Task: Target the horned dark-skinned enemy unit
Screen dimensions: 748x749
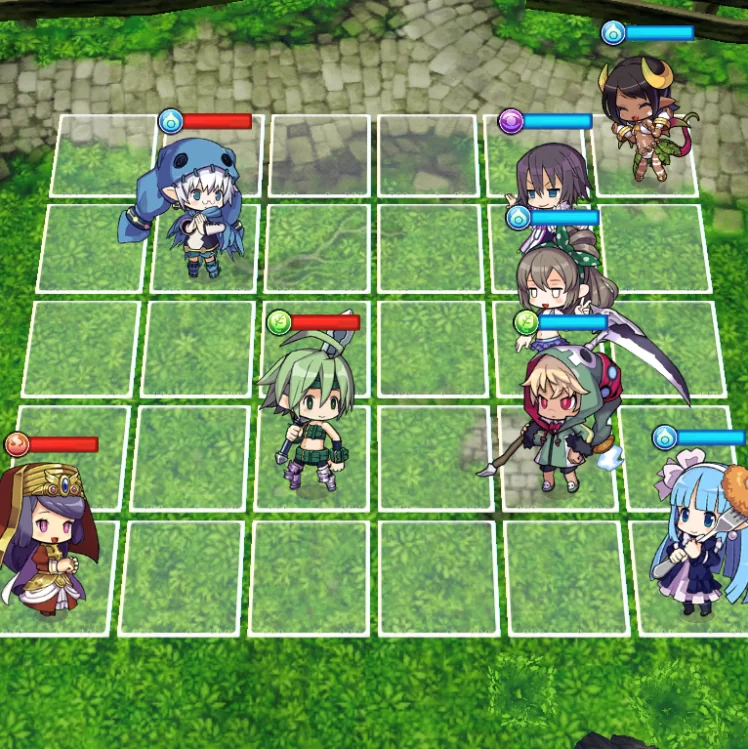Action: (x=641, y=117)
